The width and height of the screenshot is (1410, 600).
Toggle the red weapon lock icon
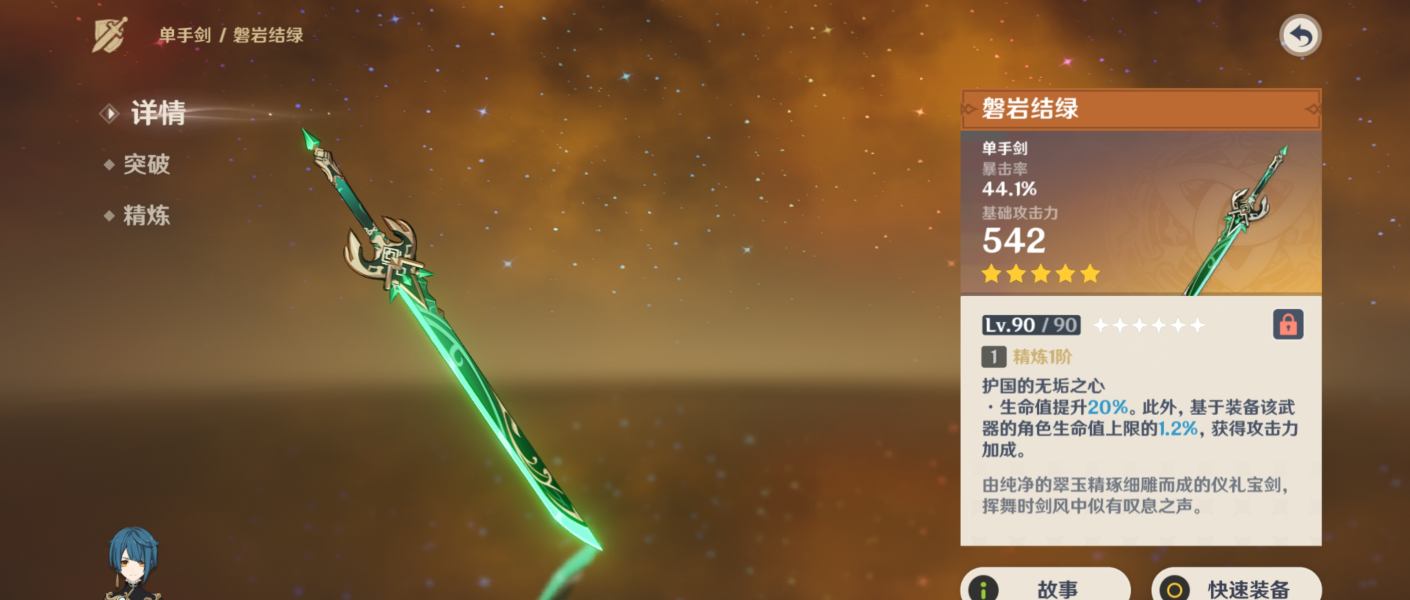click(x=1288, y=324)
